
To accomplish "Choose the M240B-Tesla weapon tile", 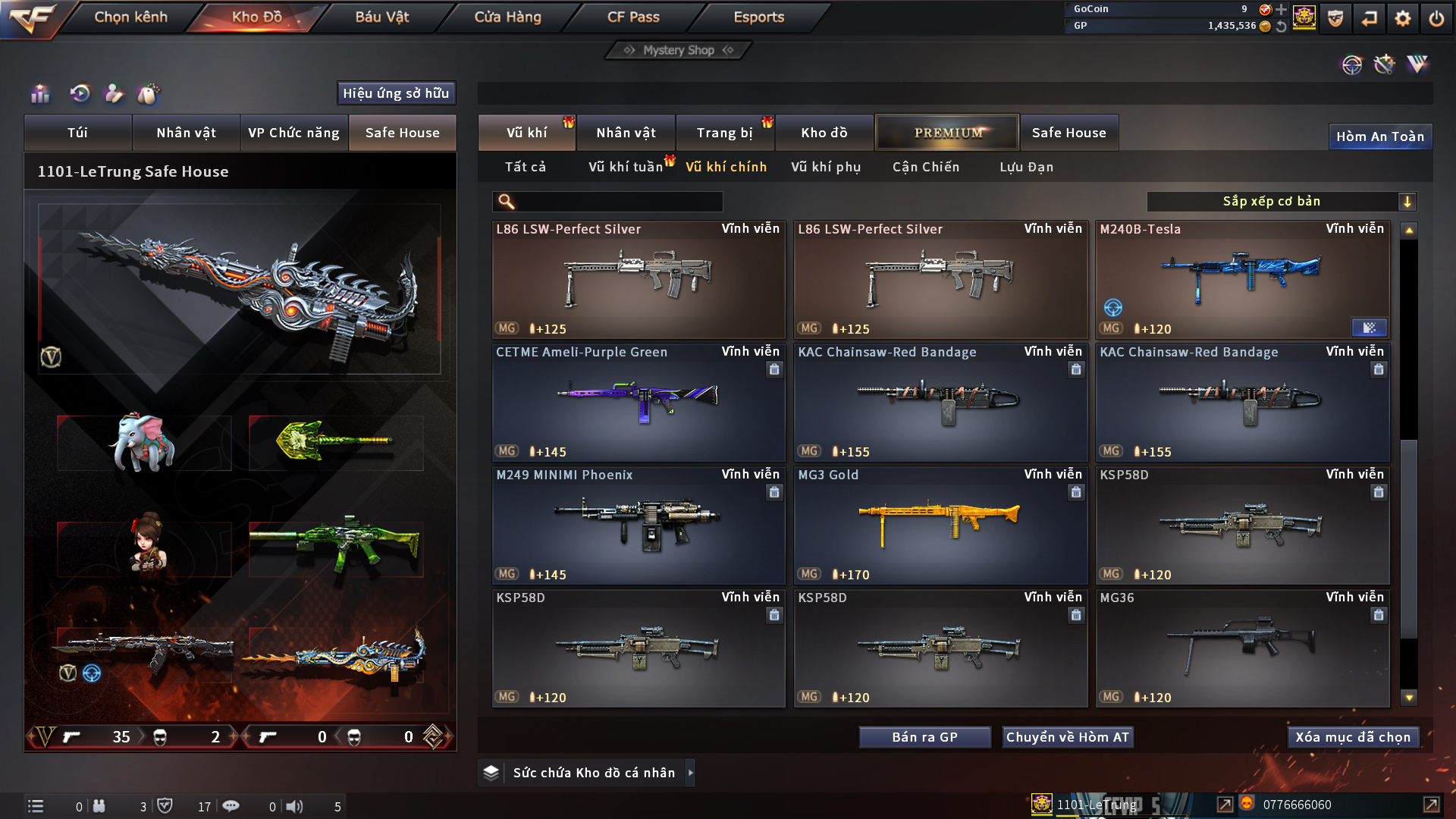I will [1242, 279].
